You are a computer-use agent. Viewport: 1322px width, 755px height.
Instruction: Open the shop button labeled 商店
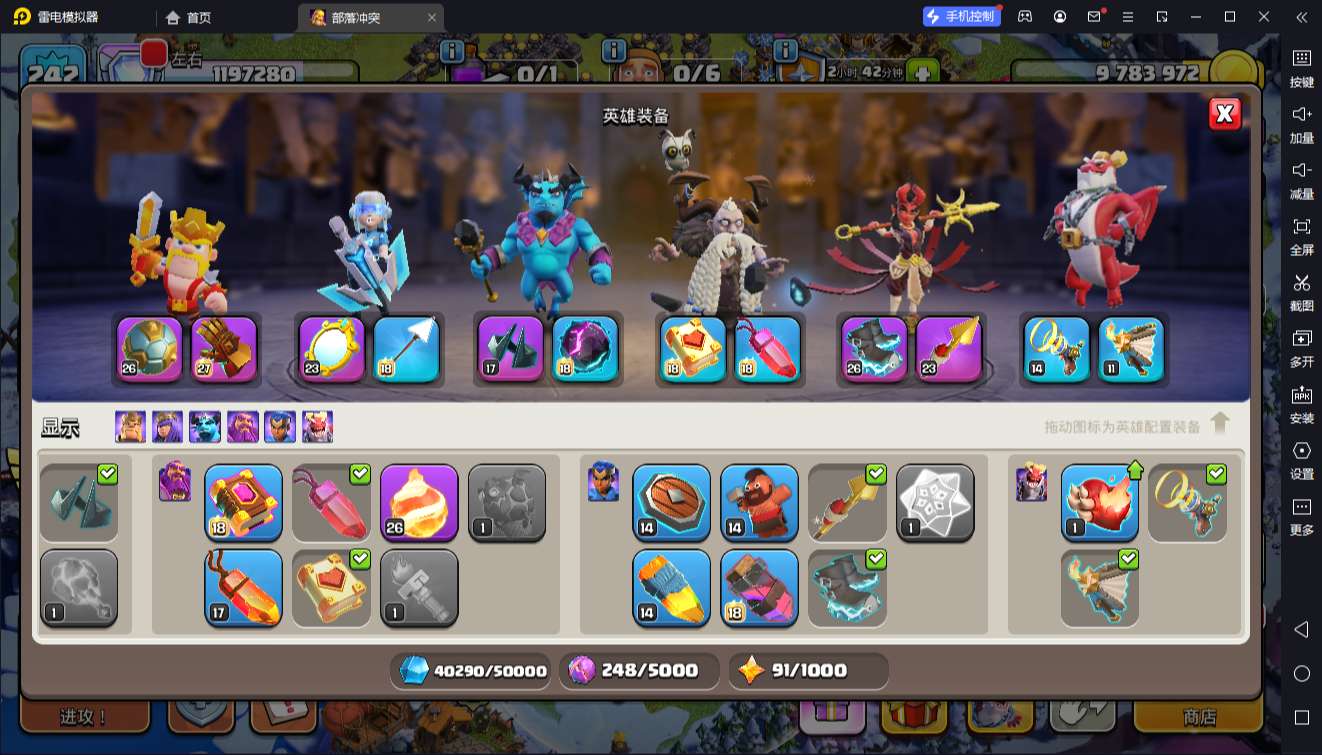[1199, 716]
